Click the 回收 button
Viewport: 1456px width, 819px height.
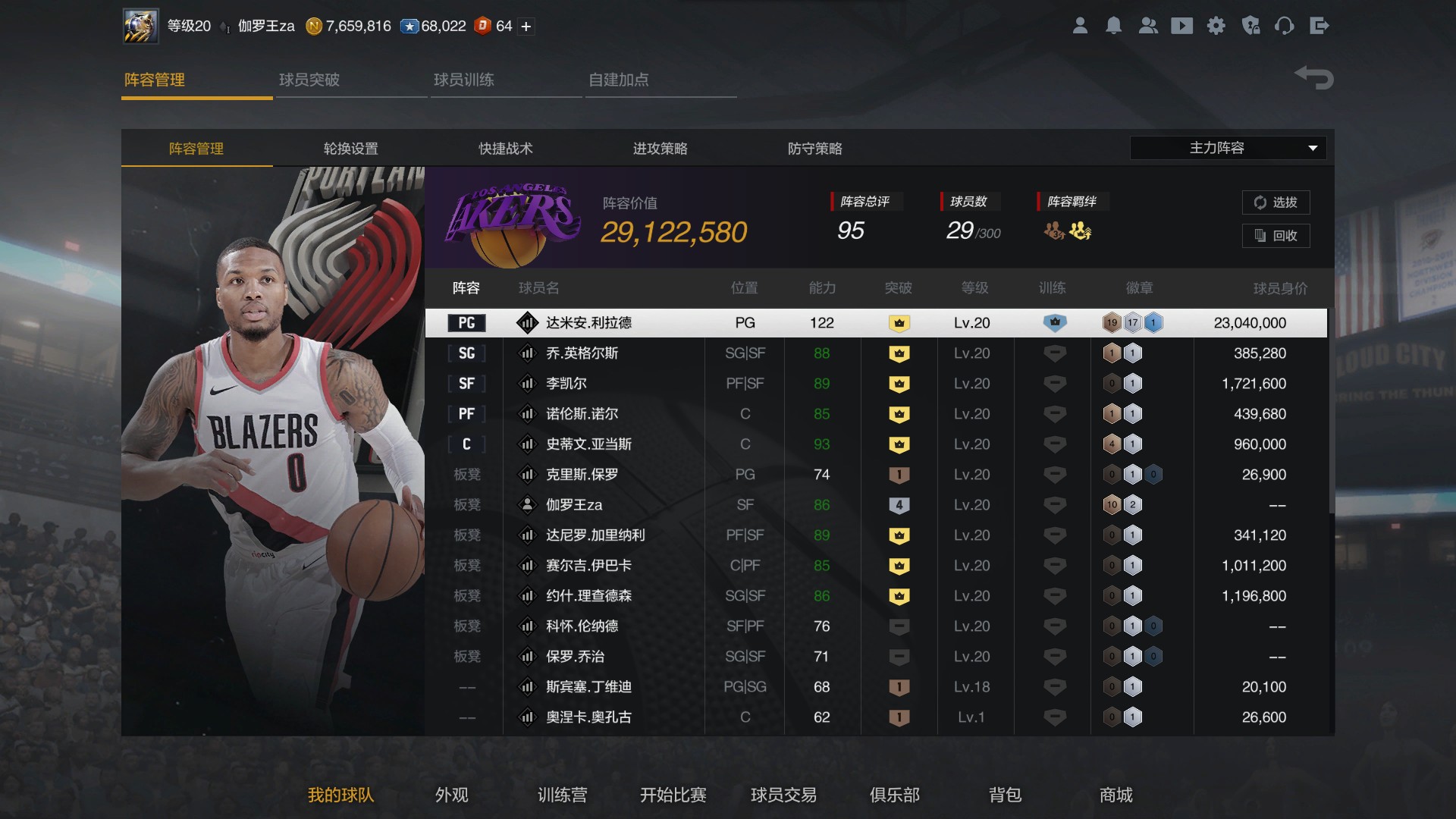point(1276,236)
